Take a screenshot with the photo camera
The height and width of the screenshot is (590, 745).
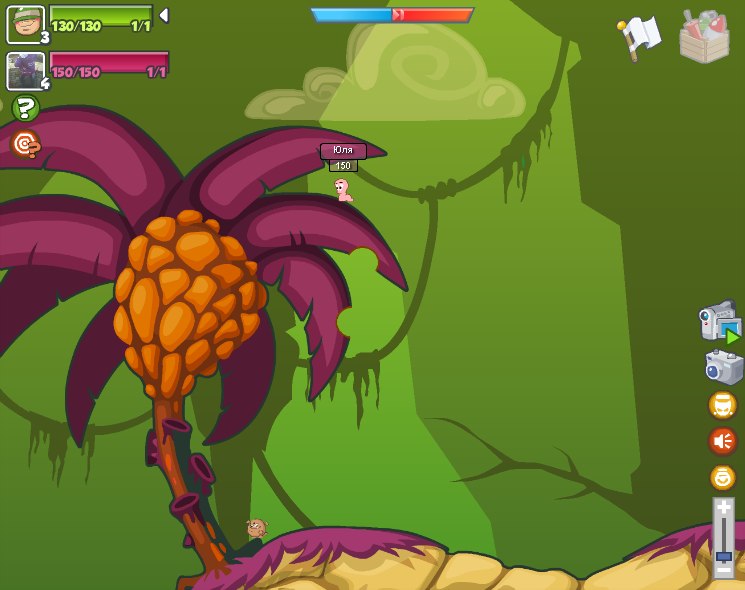click(x=723, y=367)
